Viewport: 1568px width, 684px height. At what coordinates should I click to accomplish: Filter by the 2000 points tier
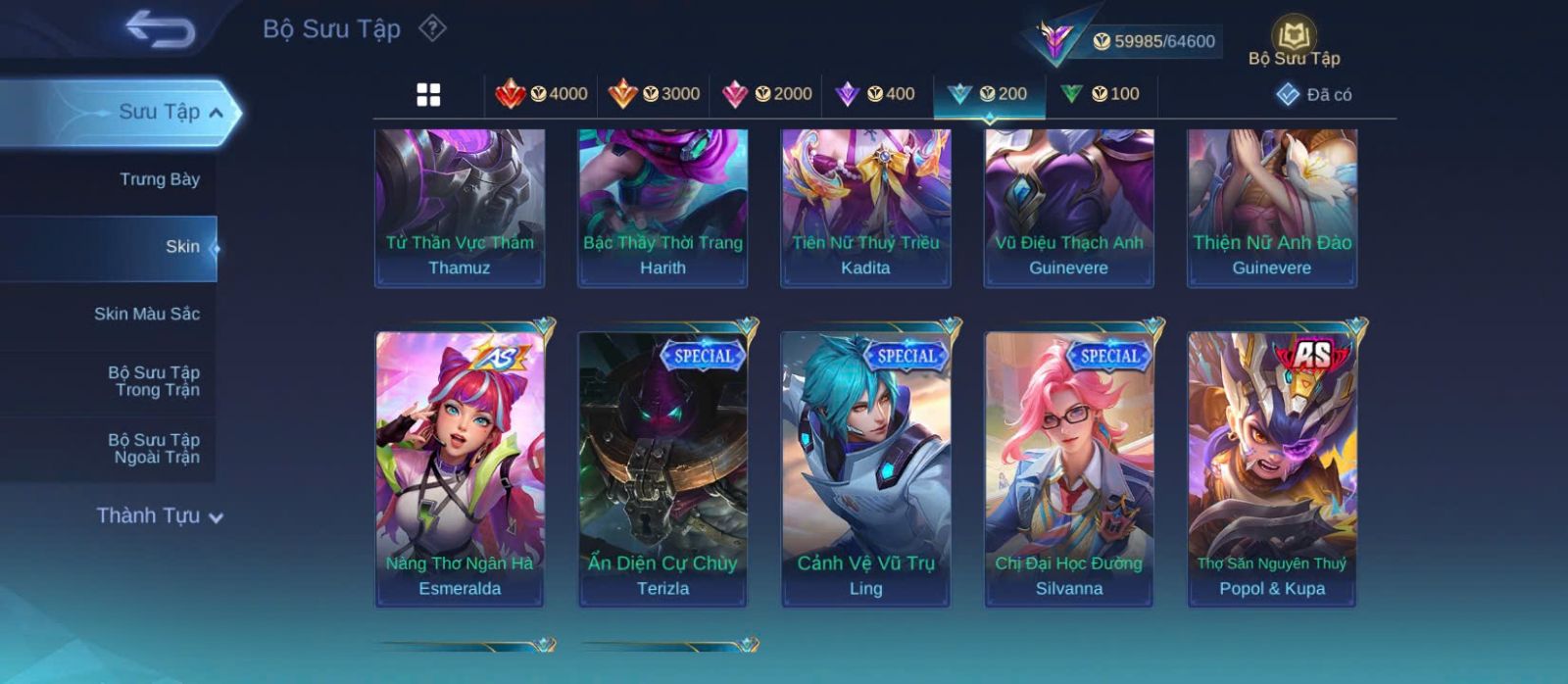point(766,94)
